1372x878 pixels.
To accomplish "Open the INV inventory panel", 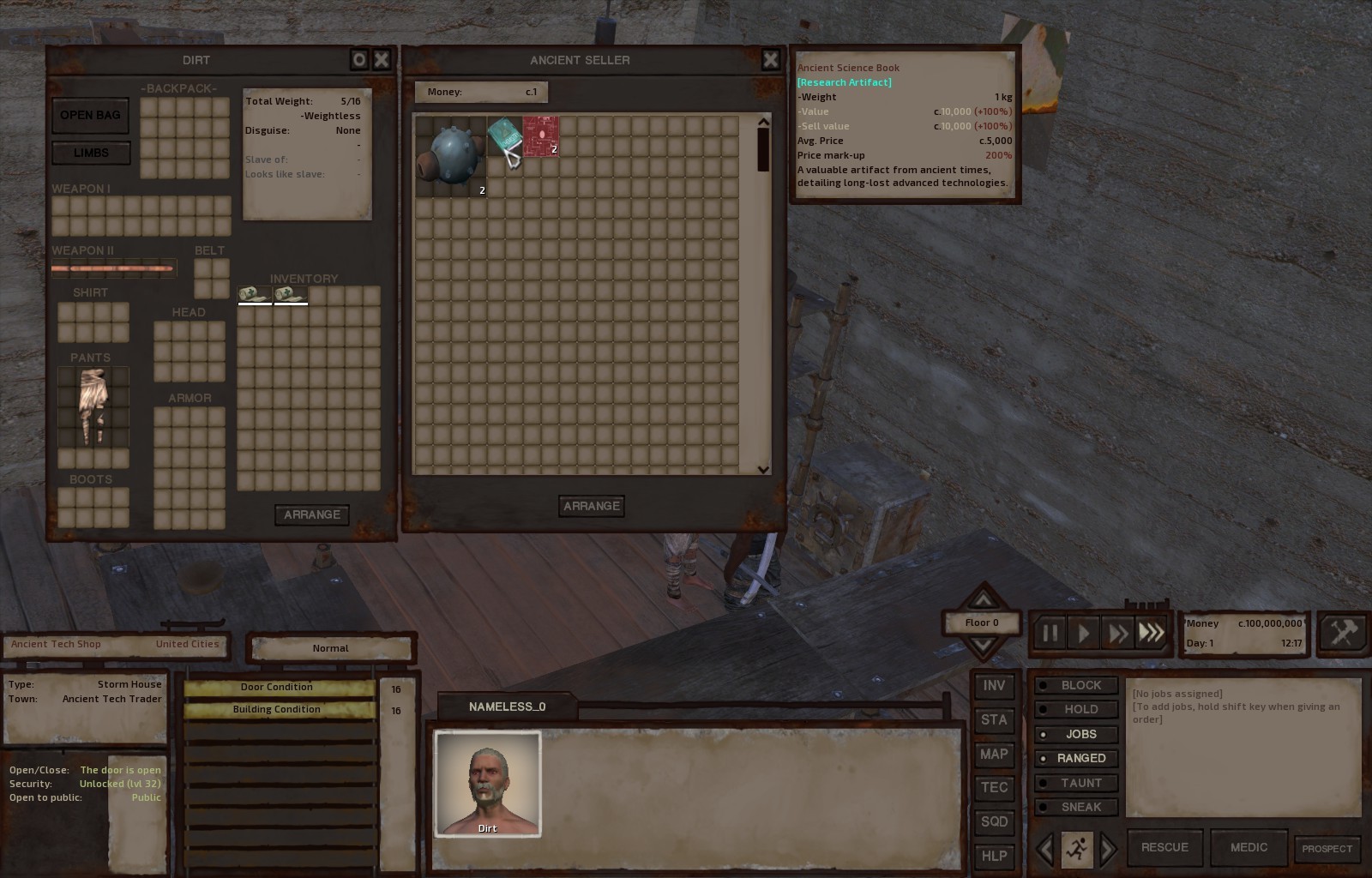I will tap(994, 686).
